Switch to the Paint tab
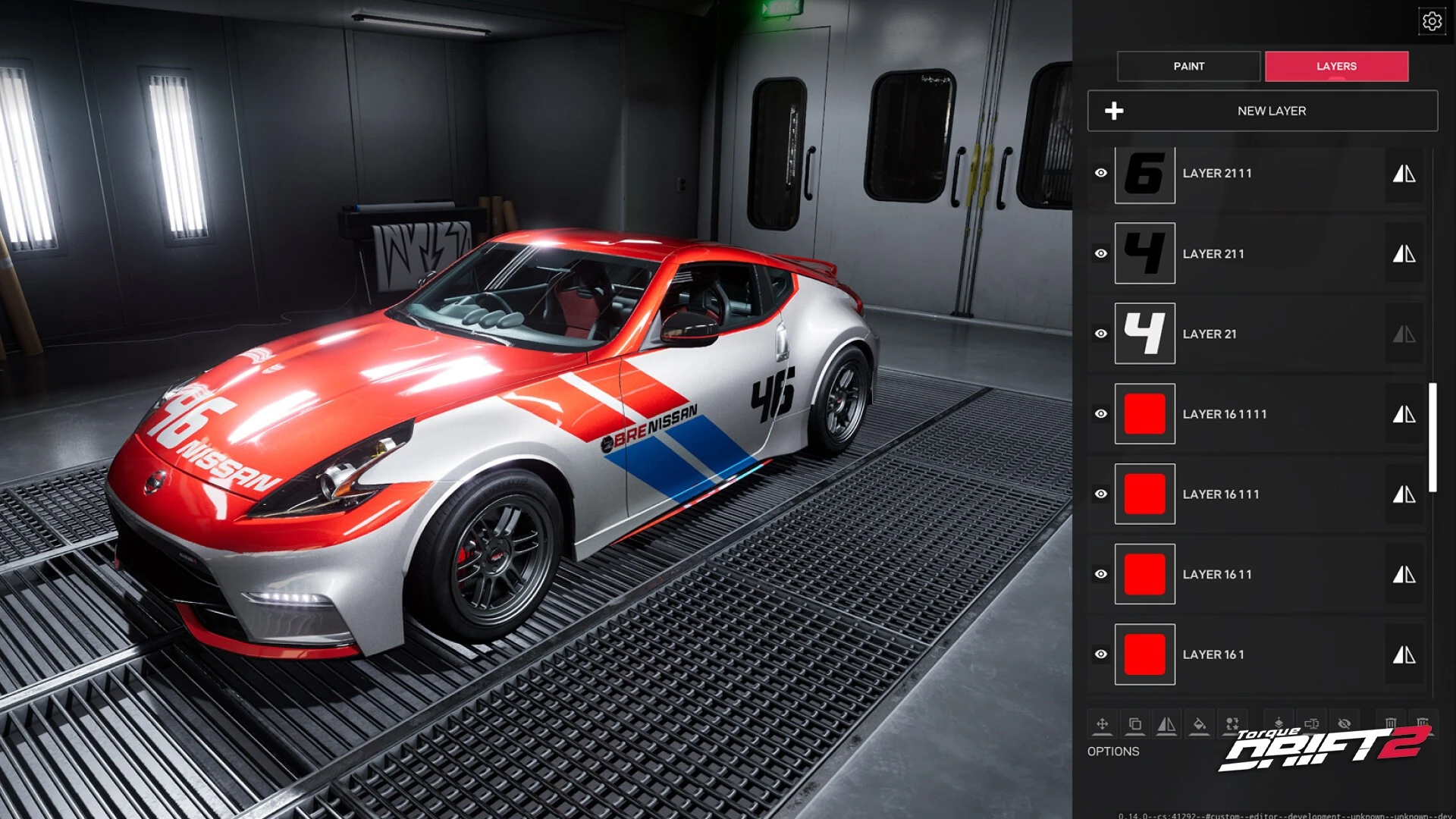 pyautogui.click(x=1188, y=67)
